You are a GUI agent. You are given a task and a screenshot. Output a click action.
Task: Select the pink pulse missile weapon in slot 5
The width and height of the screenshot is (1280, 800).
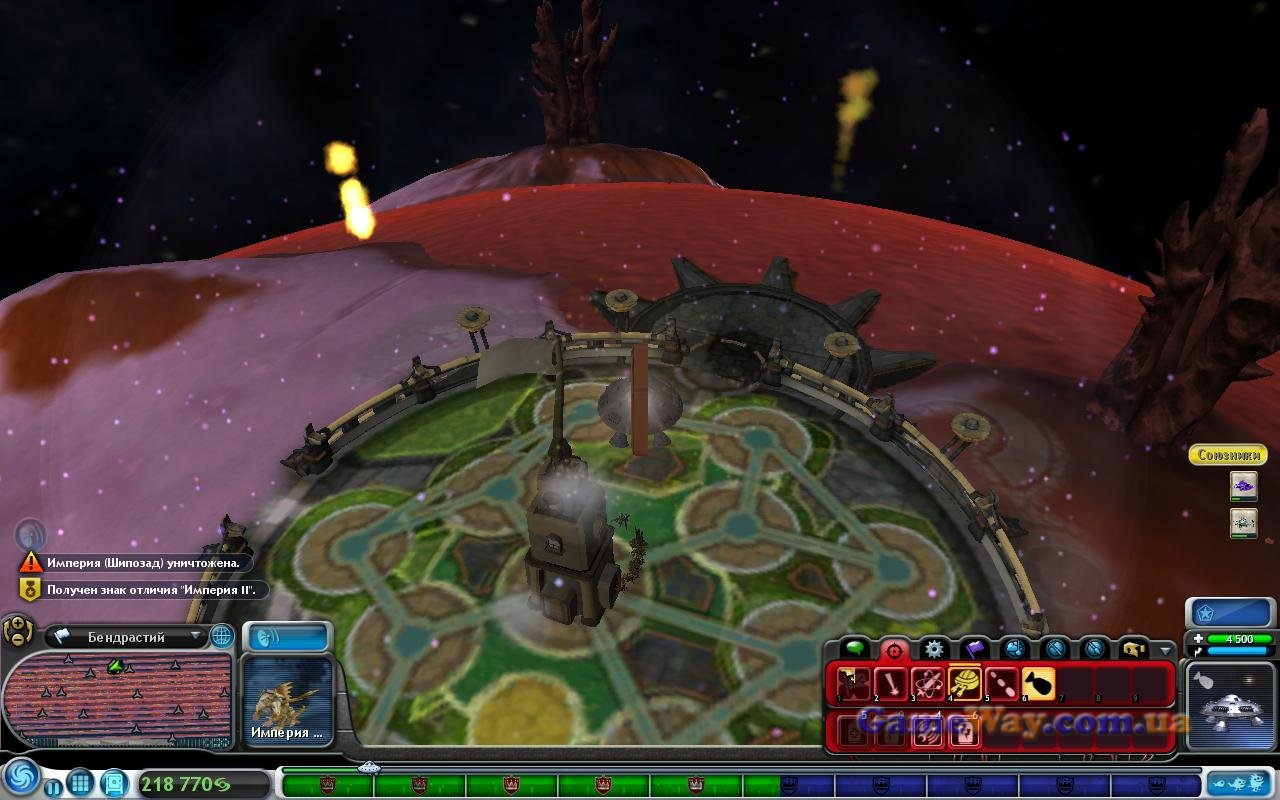click(1001, 684)
